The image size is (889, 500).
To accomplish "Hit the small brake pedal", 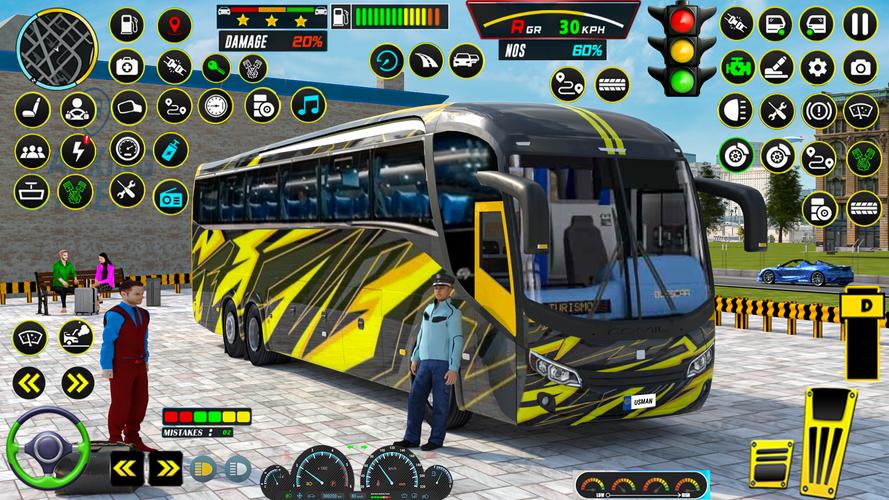I will (x=771, y=462).
